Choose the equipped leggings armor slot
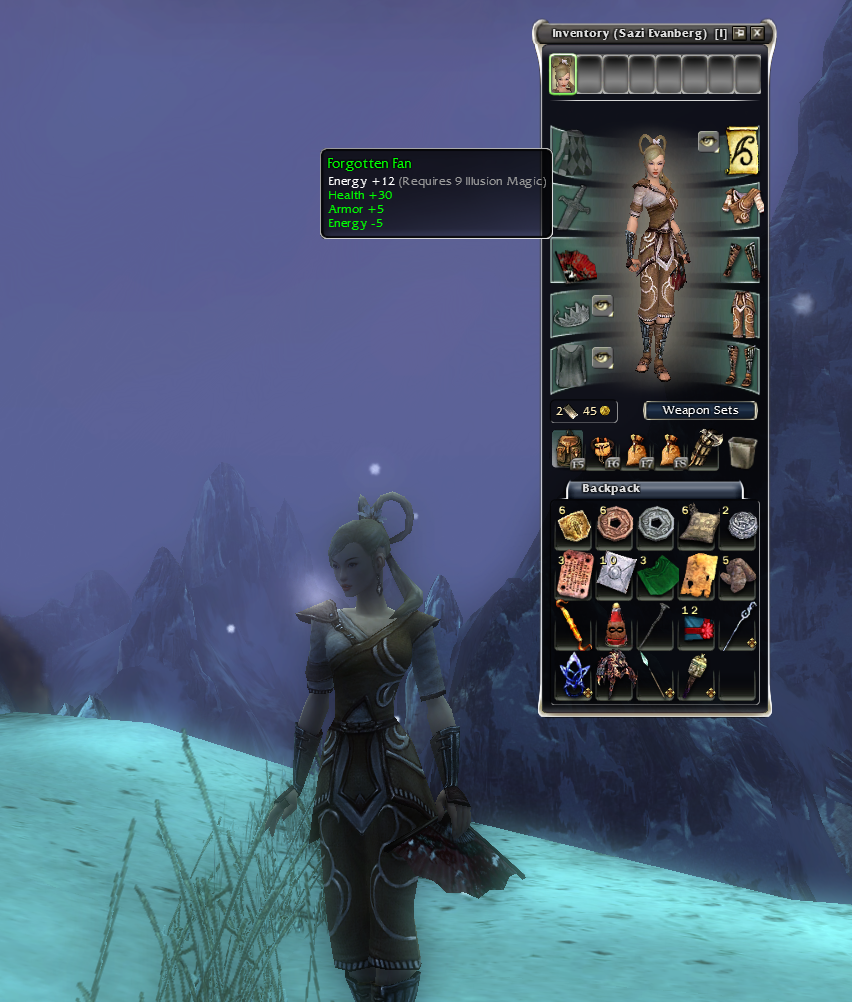This screenshot has width=852, height=1002. (741, 314)
